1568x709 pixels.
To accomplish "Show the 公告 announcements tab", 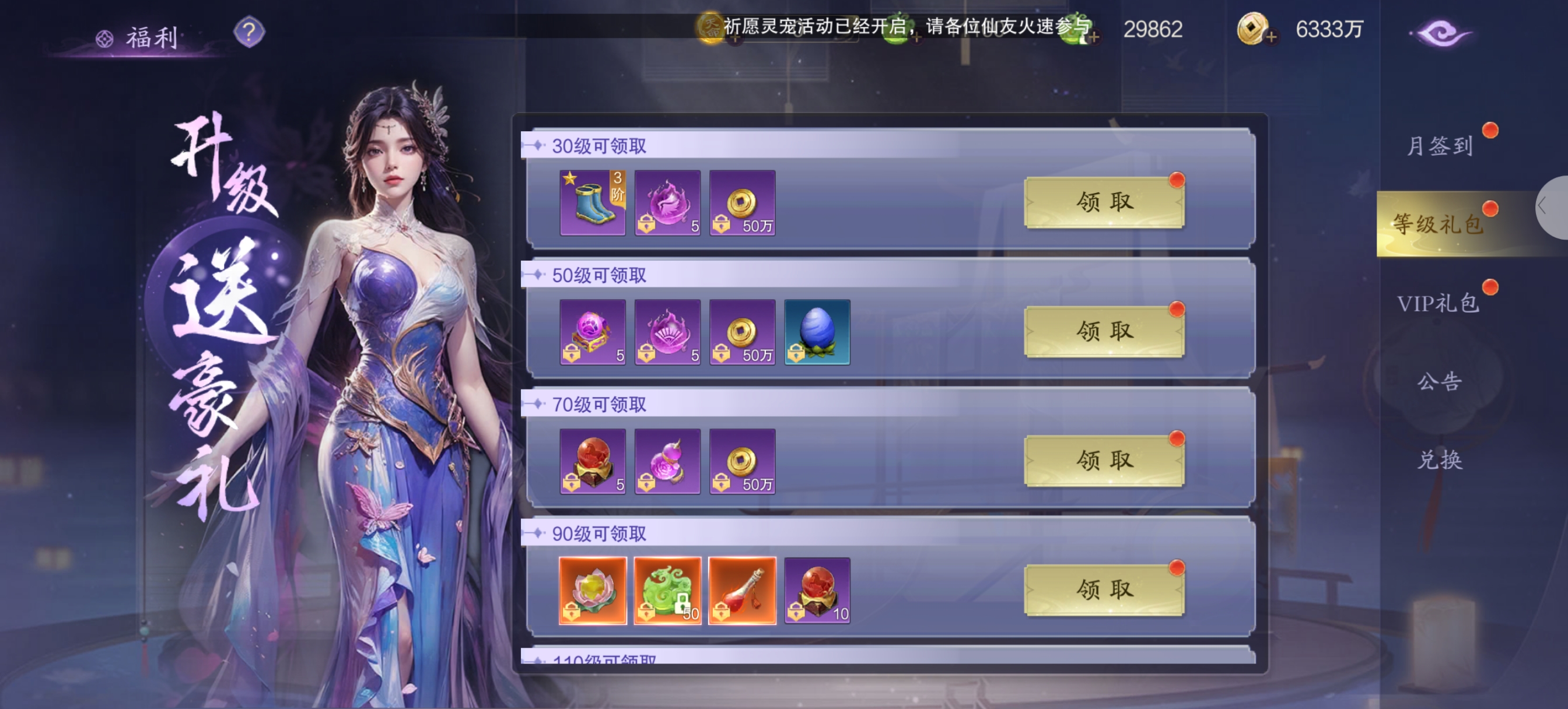I will click(x=1439, y=381).
